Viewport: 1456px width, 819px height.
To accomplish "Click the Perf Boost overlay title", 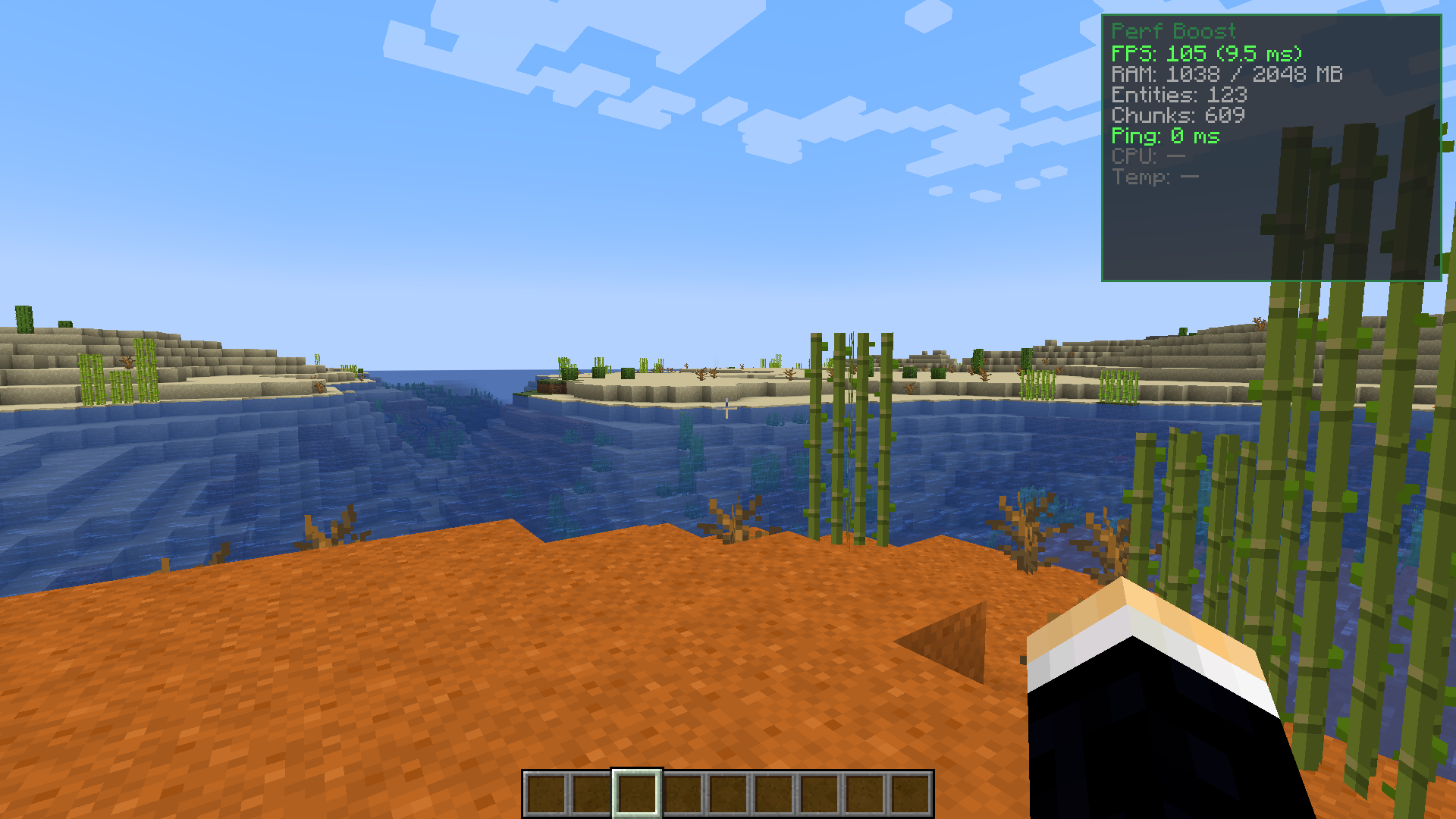I will click(x=1173, y=32).
